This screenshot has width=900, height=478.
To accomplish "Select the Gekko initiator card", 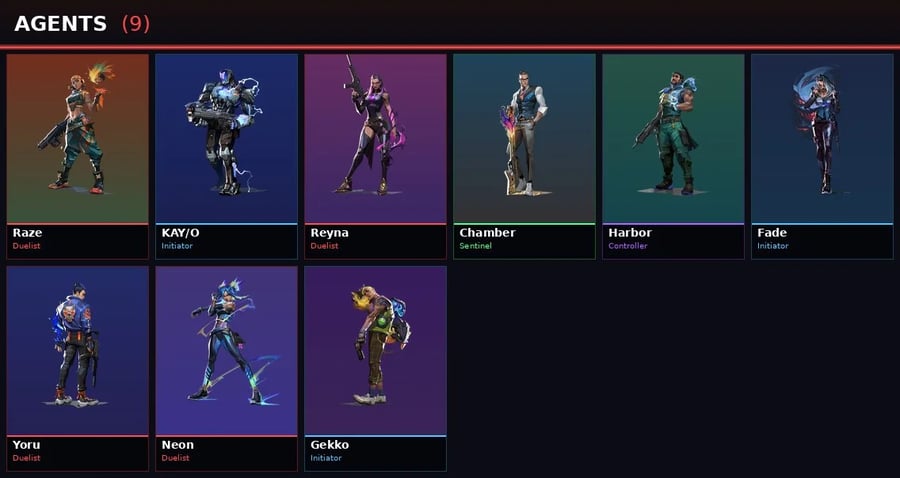I will (375, 367).
